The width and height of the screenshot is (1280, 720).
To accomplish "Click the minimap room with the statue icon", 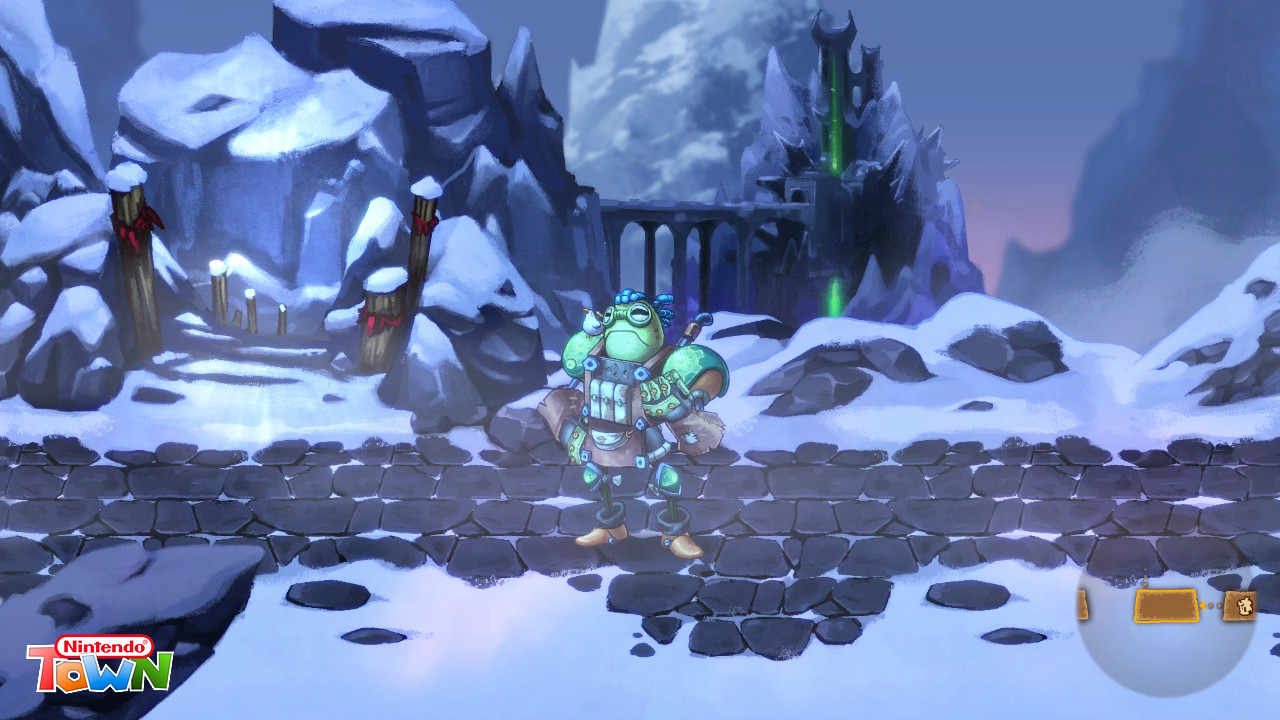I will click(1240, 605).
